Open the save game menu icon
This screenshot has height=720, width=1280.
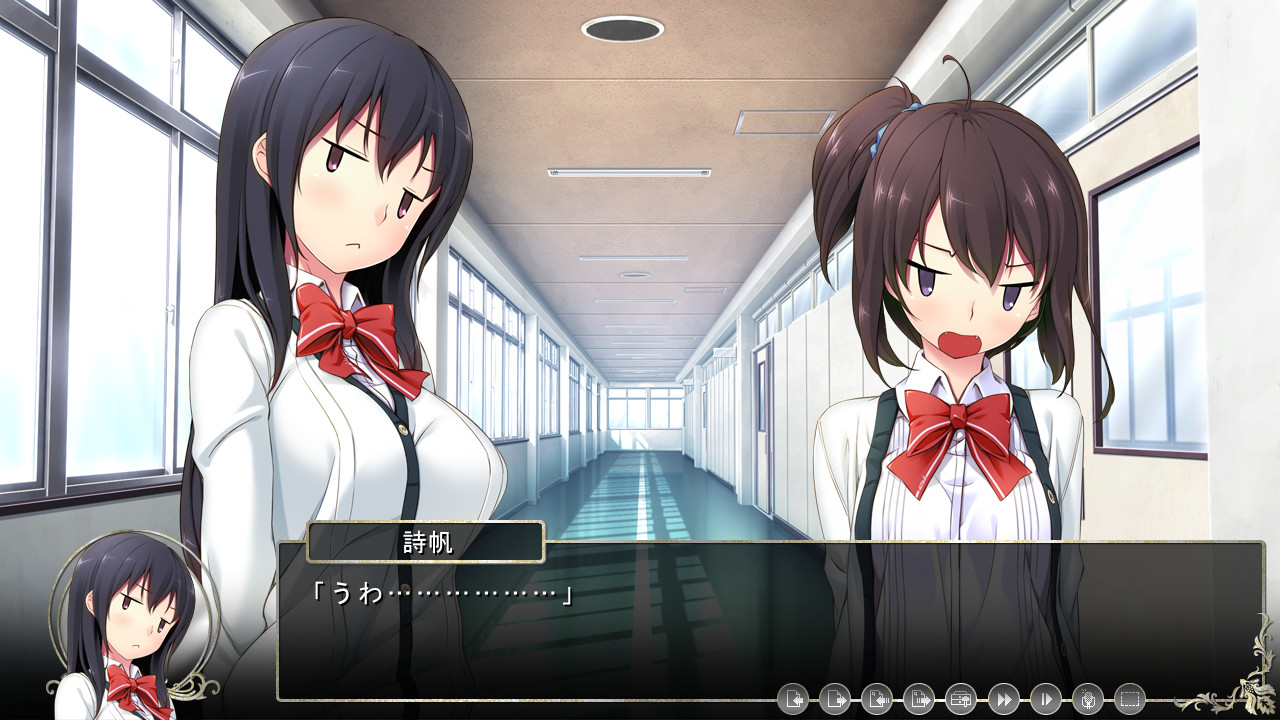(x=792, y=699)
